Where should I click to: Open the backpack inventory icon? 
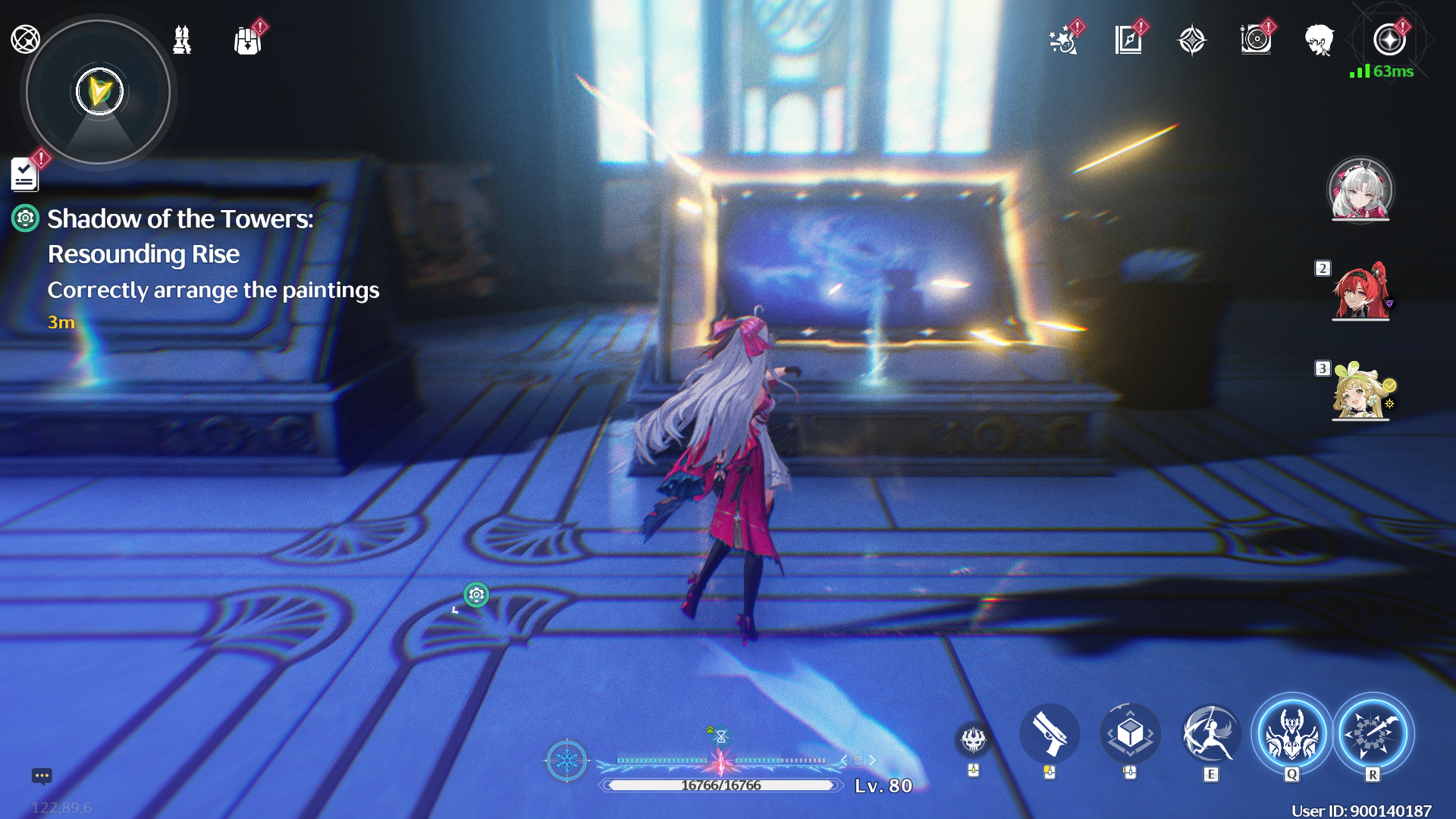coord(247,40)
